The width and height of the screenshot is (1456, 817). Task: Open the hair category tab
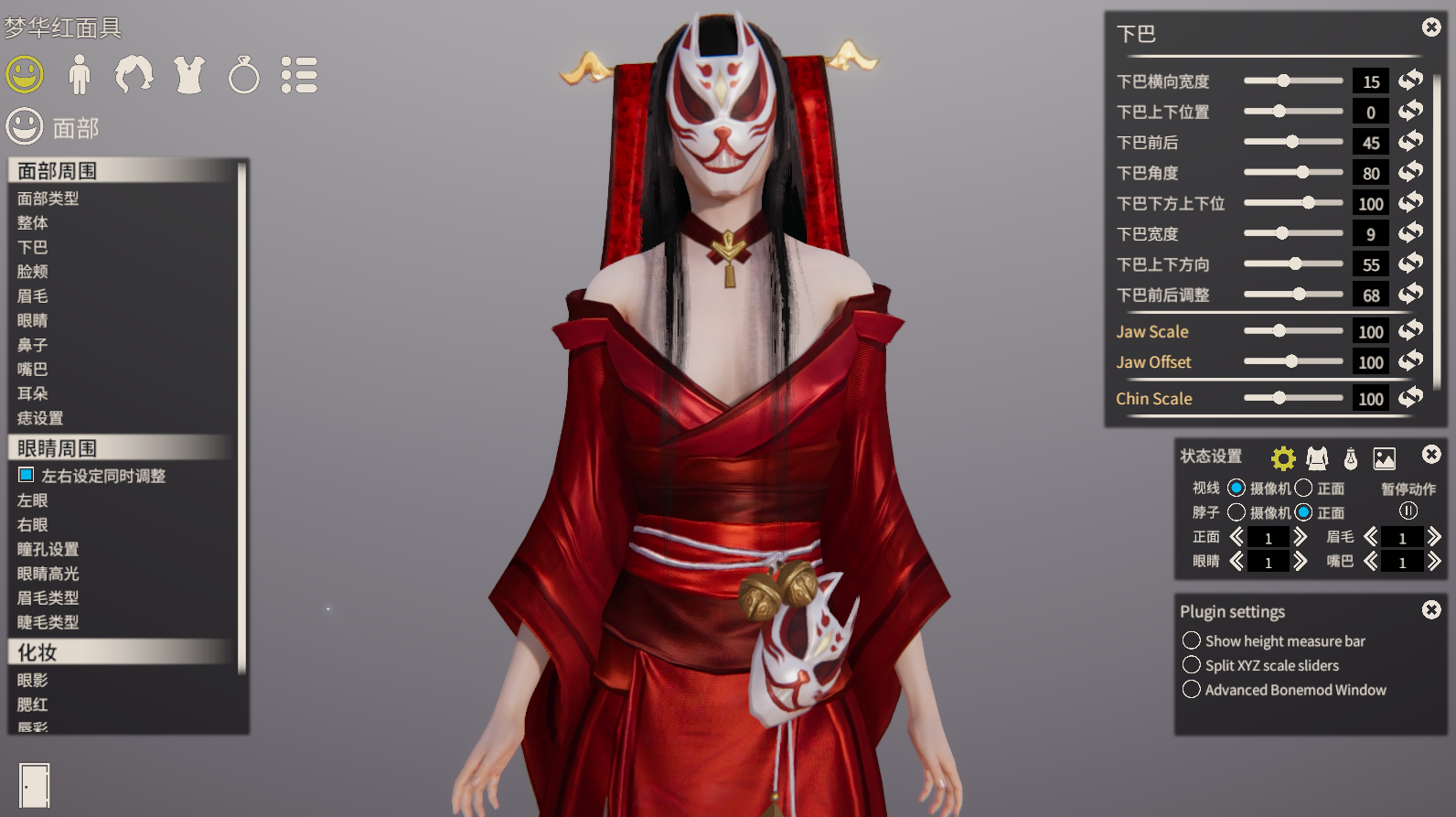(134, 75)
